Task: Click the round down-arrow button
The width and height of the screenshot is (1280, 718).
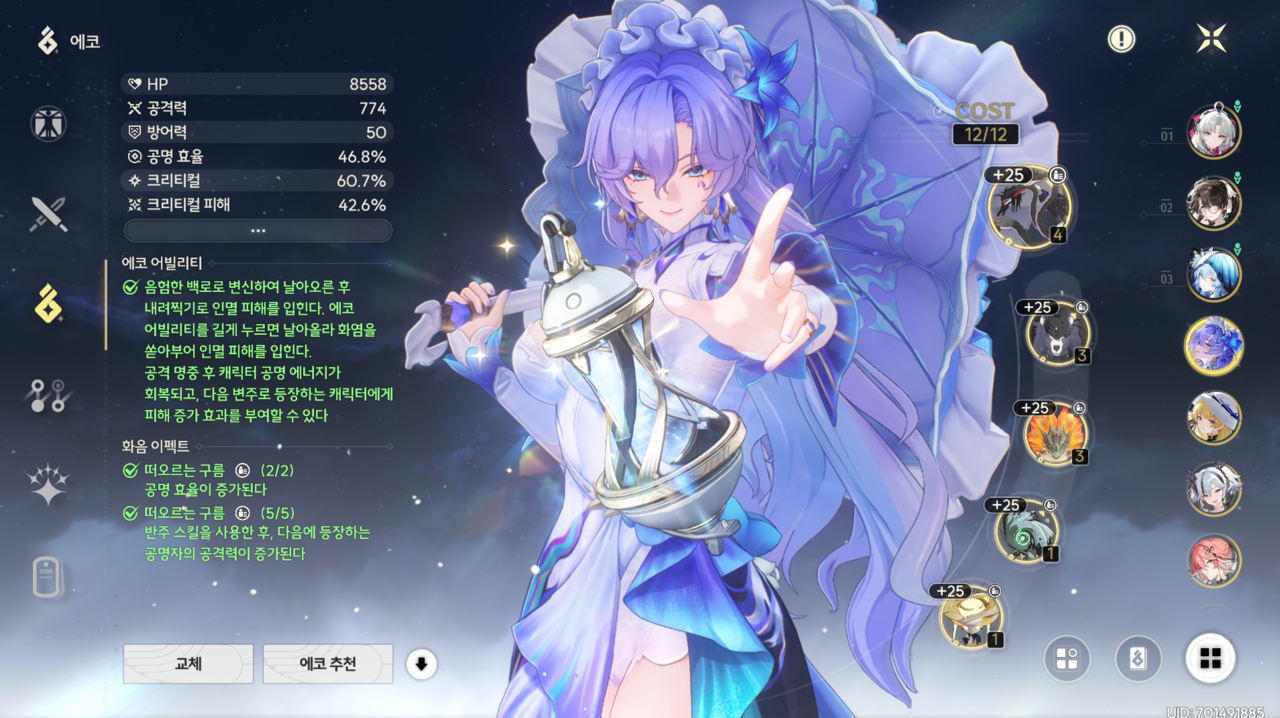Action: 421,663
